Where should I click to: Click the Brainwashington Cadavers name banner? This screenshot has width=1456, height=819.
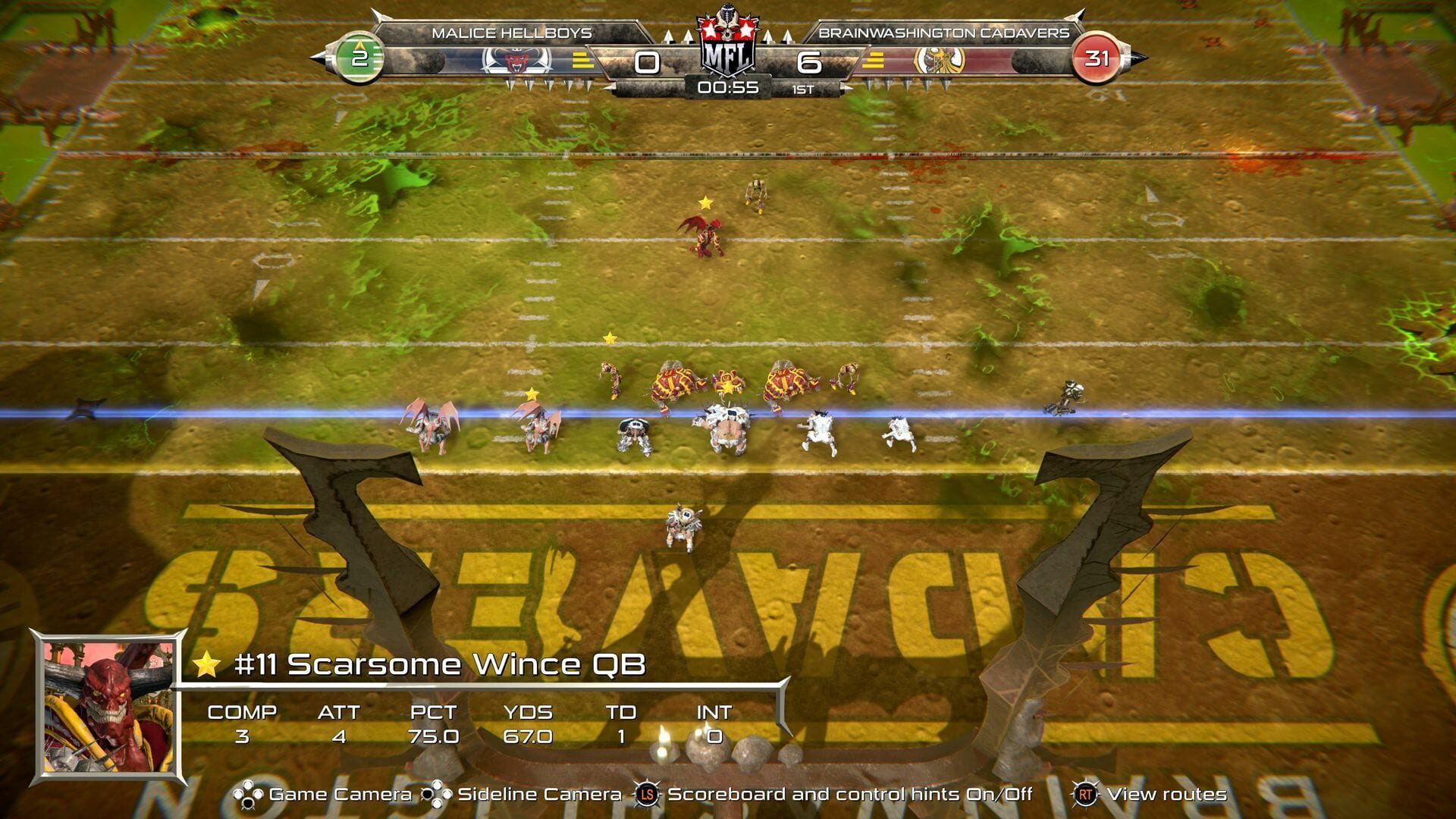(944, 33)
